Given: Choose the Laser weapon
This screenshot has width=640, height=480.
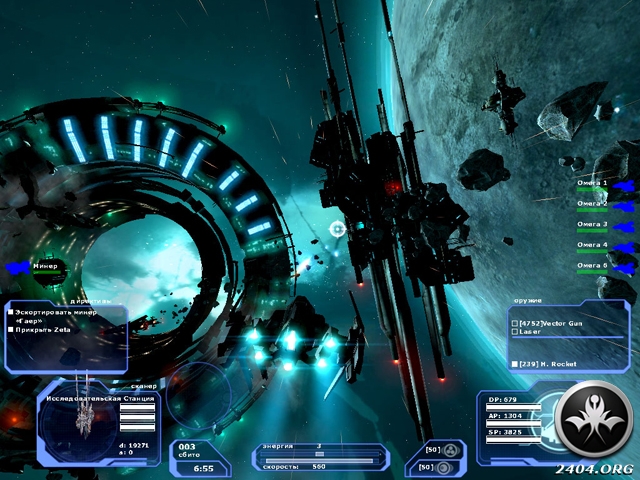Looking at the screenshot, I should (532, 333).
